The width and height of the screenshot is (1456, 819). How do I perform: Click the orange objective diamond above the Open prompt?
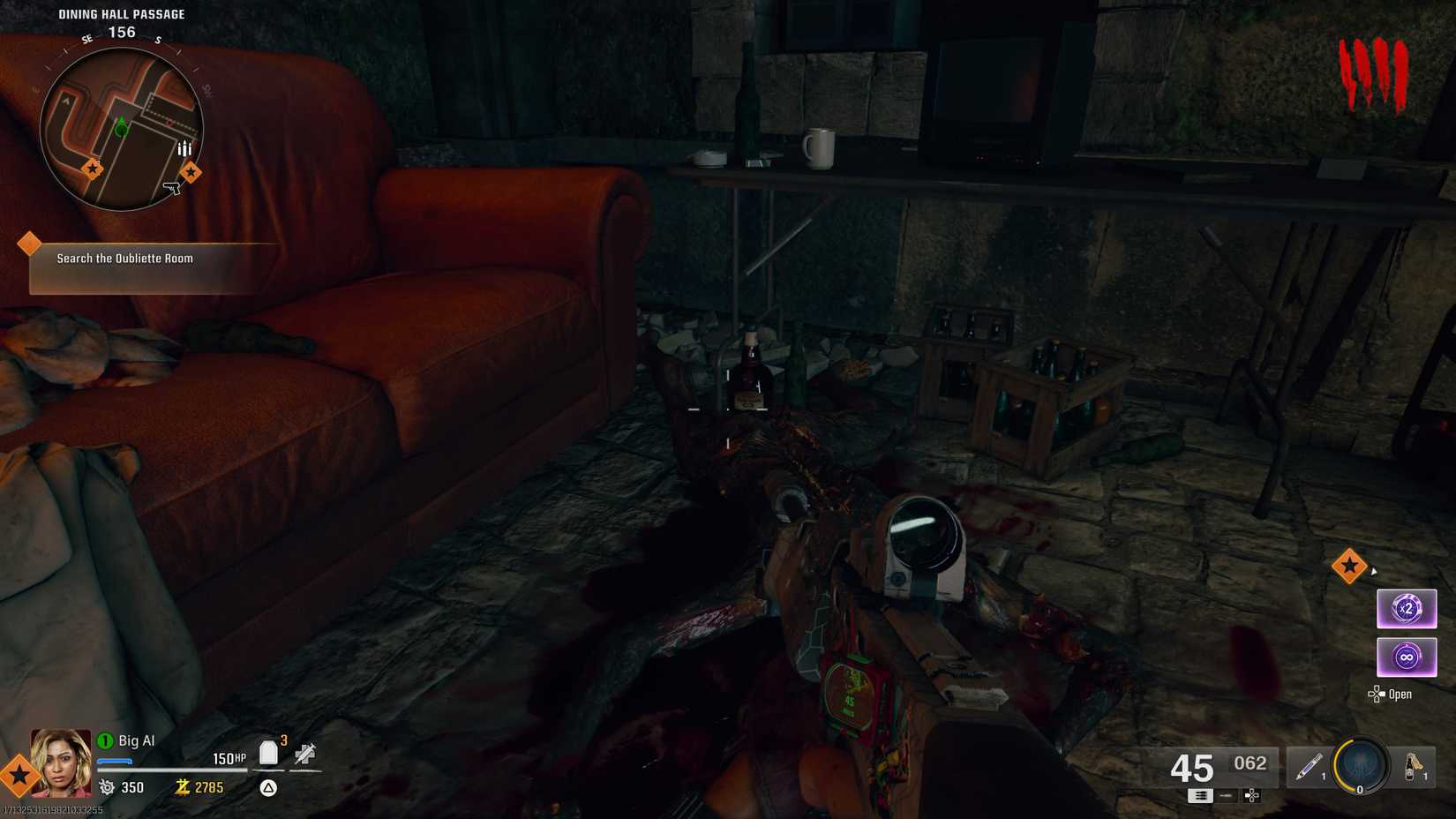coord(1351,566)
